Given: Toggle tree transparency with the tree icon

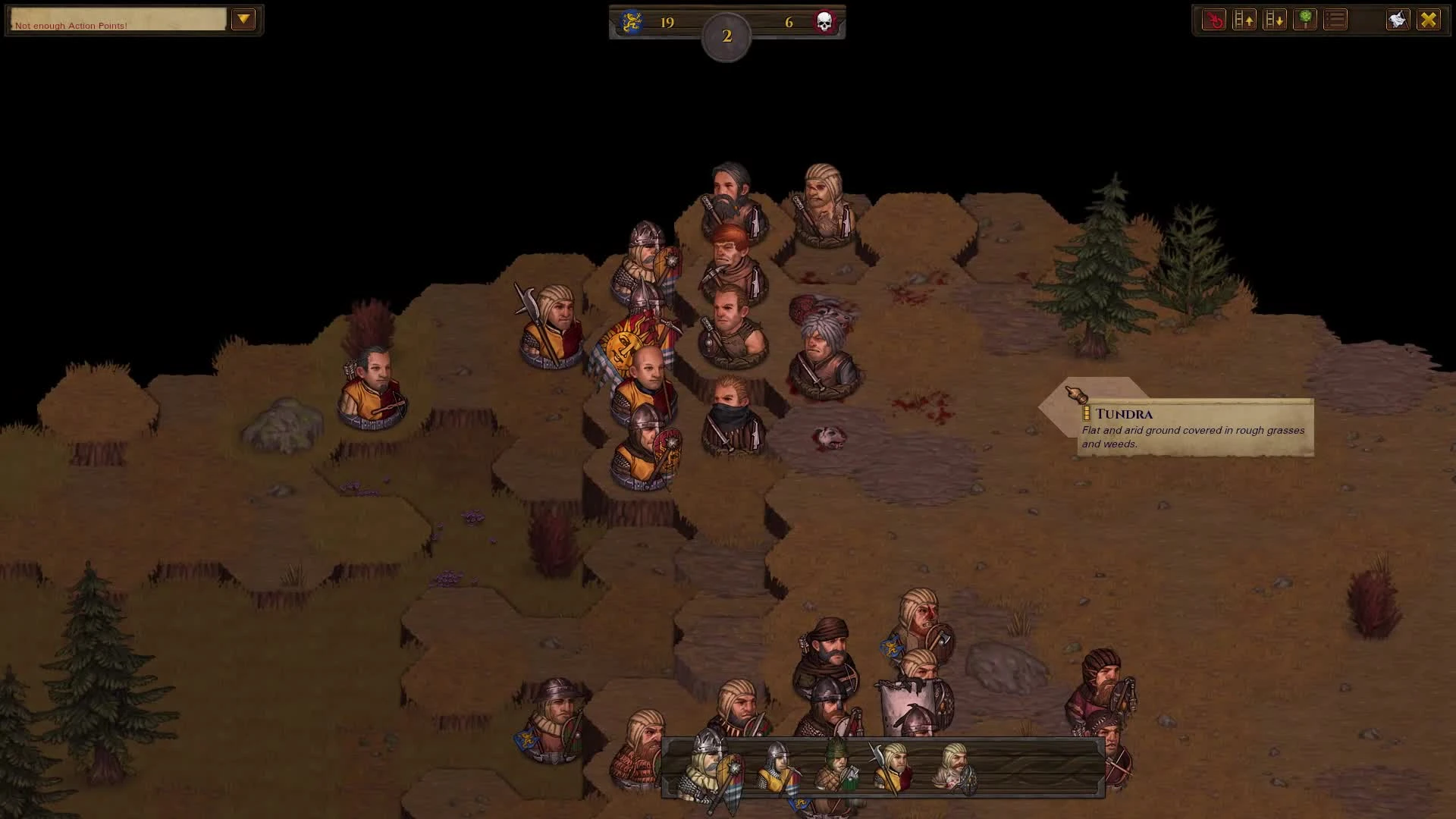Looking at the screenshot, I should click(1305, 20).
